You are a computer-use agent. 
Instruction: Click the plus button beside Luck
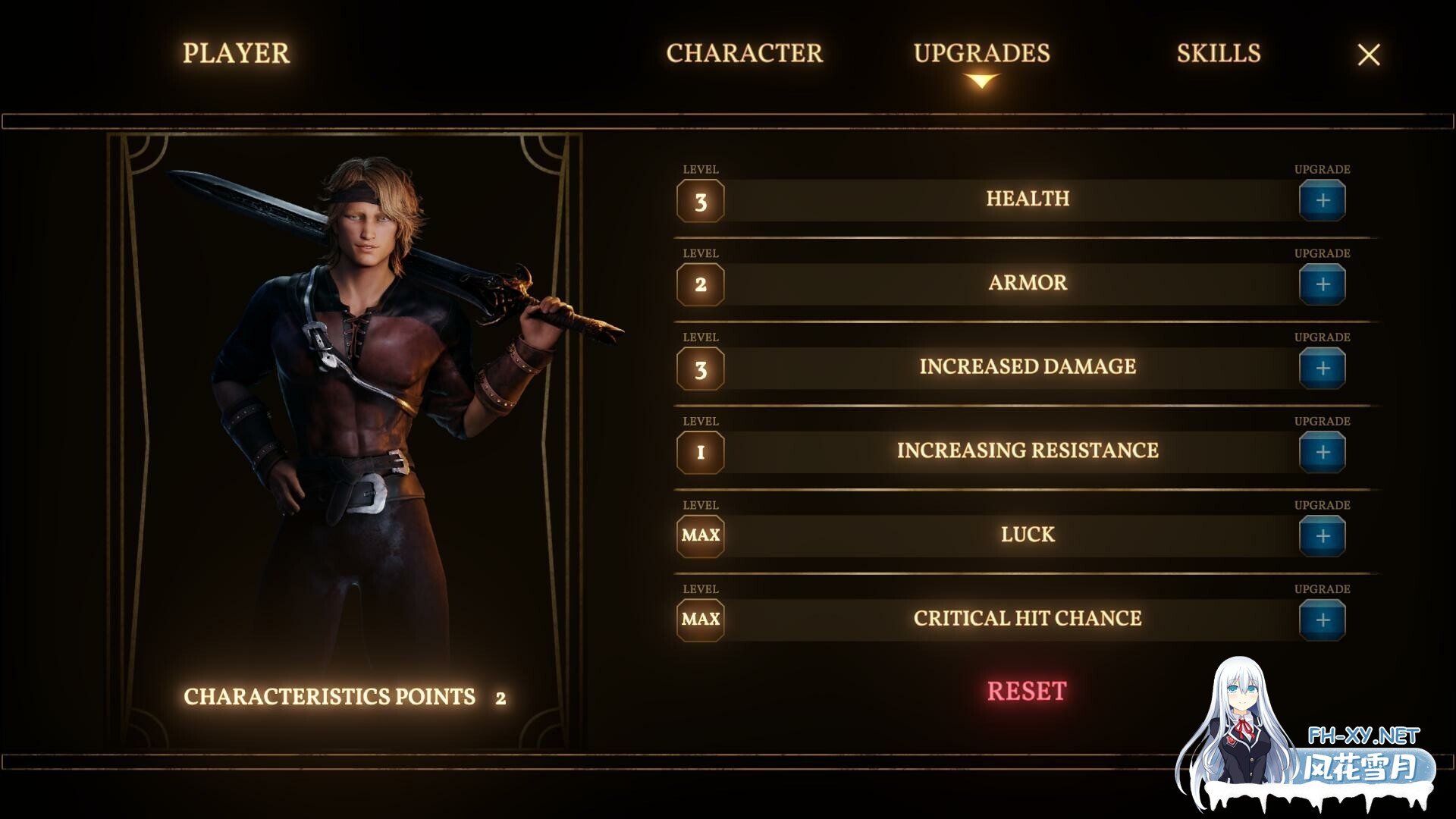pos(1322,536)
